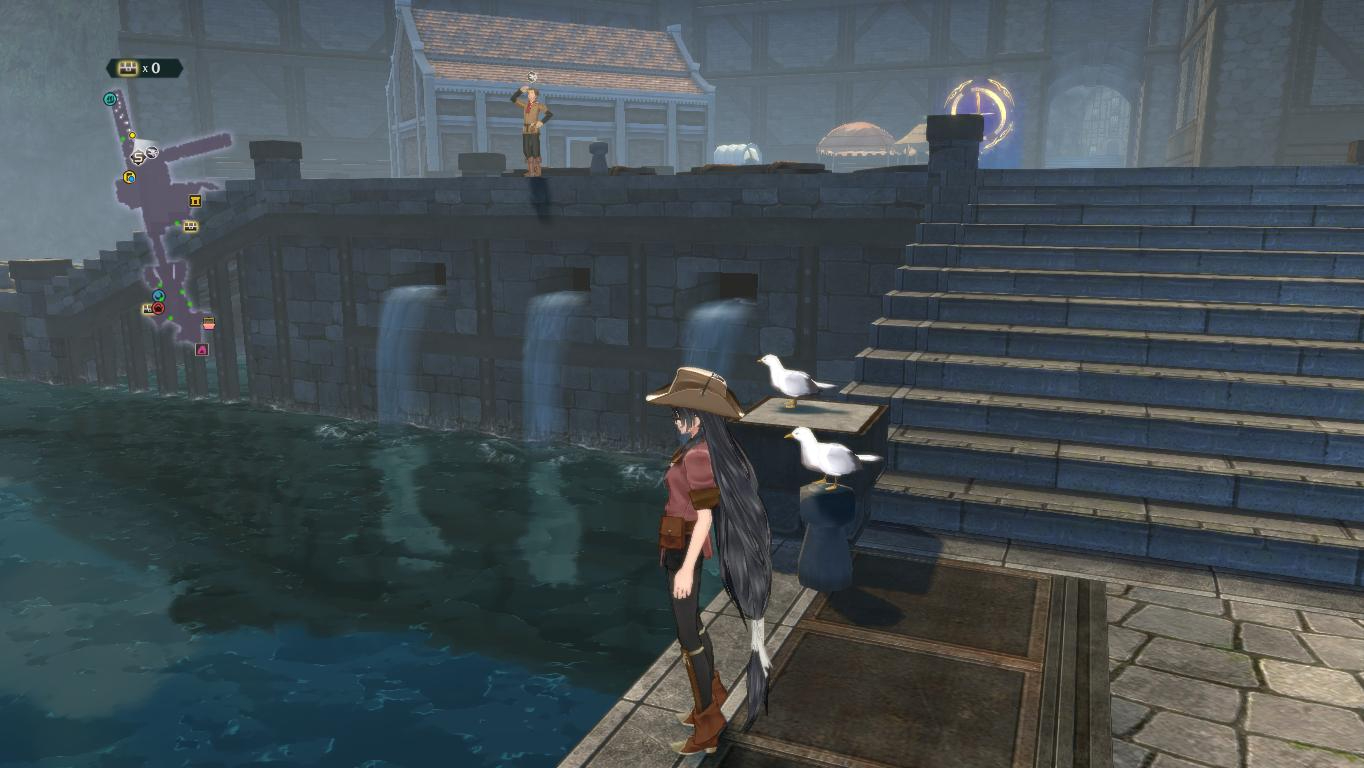Click the pink square marker on the minimap
This screenshot has height=768, width=1364.
tap(202, 350)
